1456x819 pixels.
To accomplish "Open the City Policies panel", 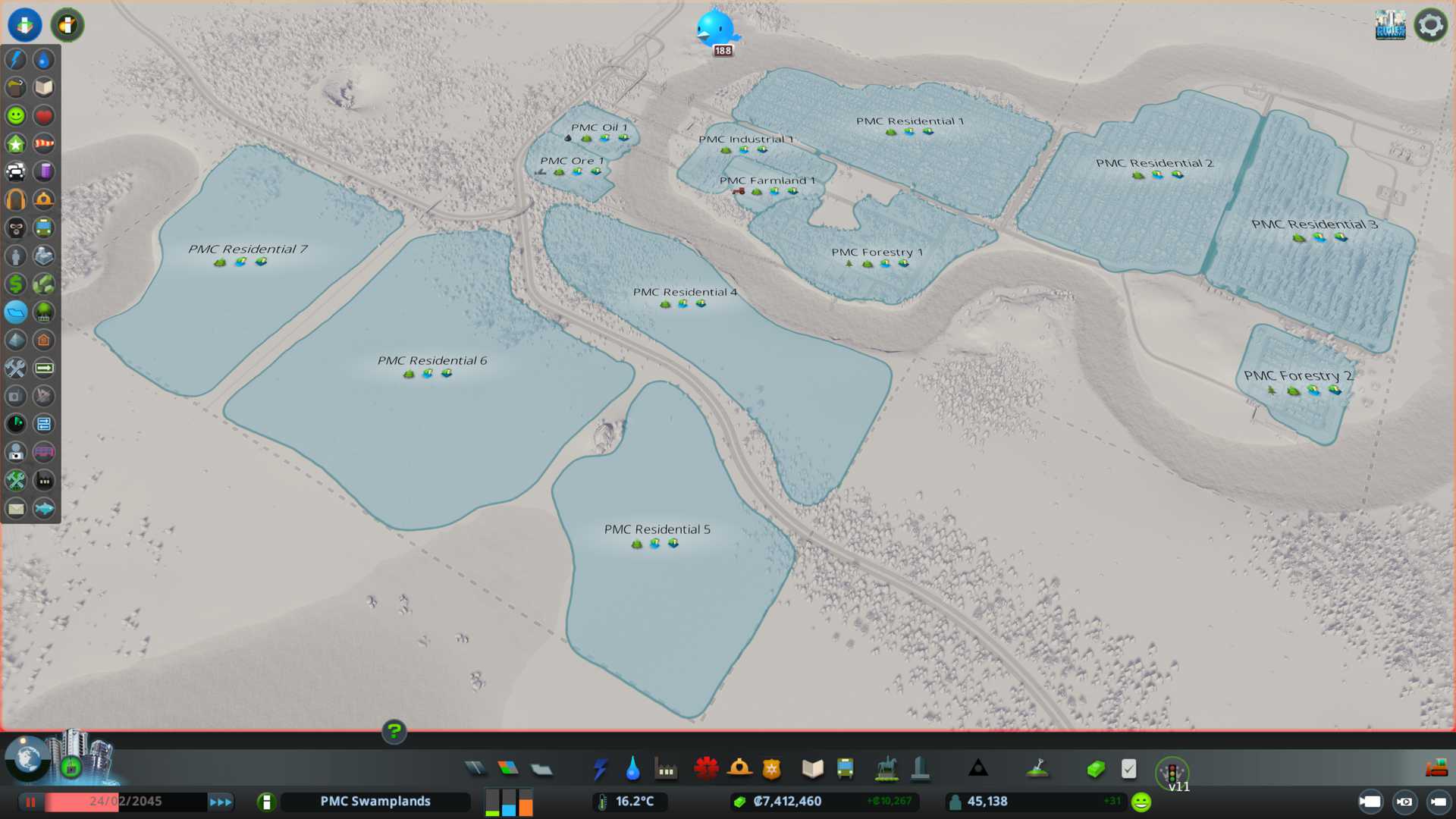I will click(1128, 769).
